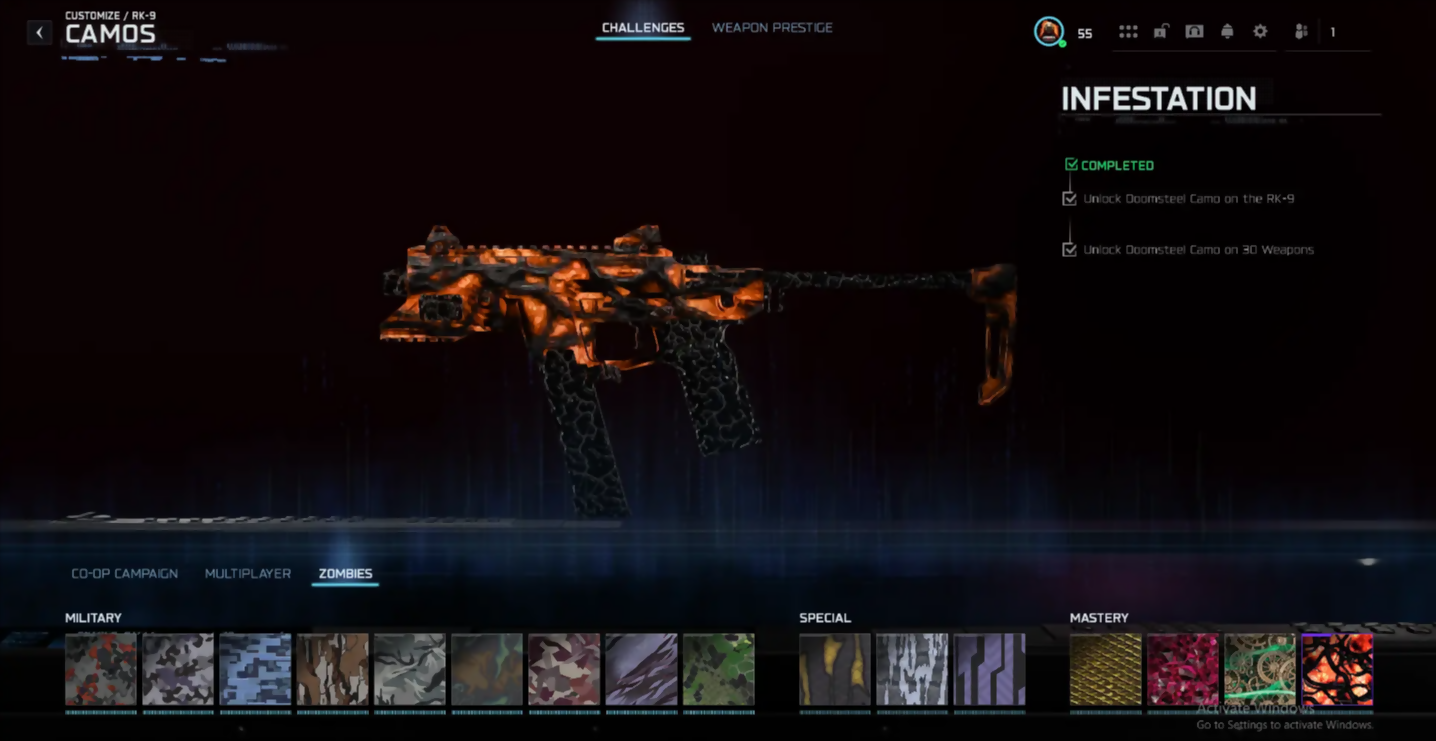
Task: Show the Multiplayer camo category
Action: [x=248, y=574]
